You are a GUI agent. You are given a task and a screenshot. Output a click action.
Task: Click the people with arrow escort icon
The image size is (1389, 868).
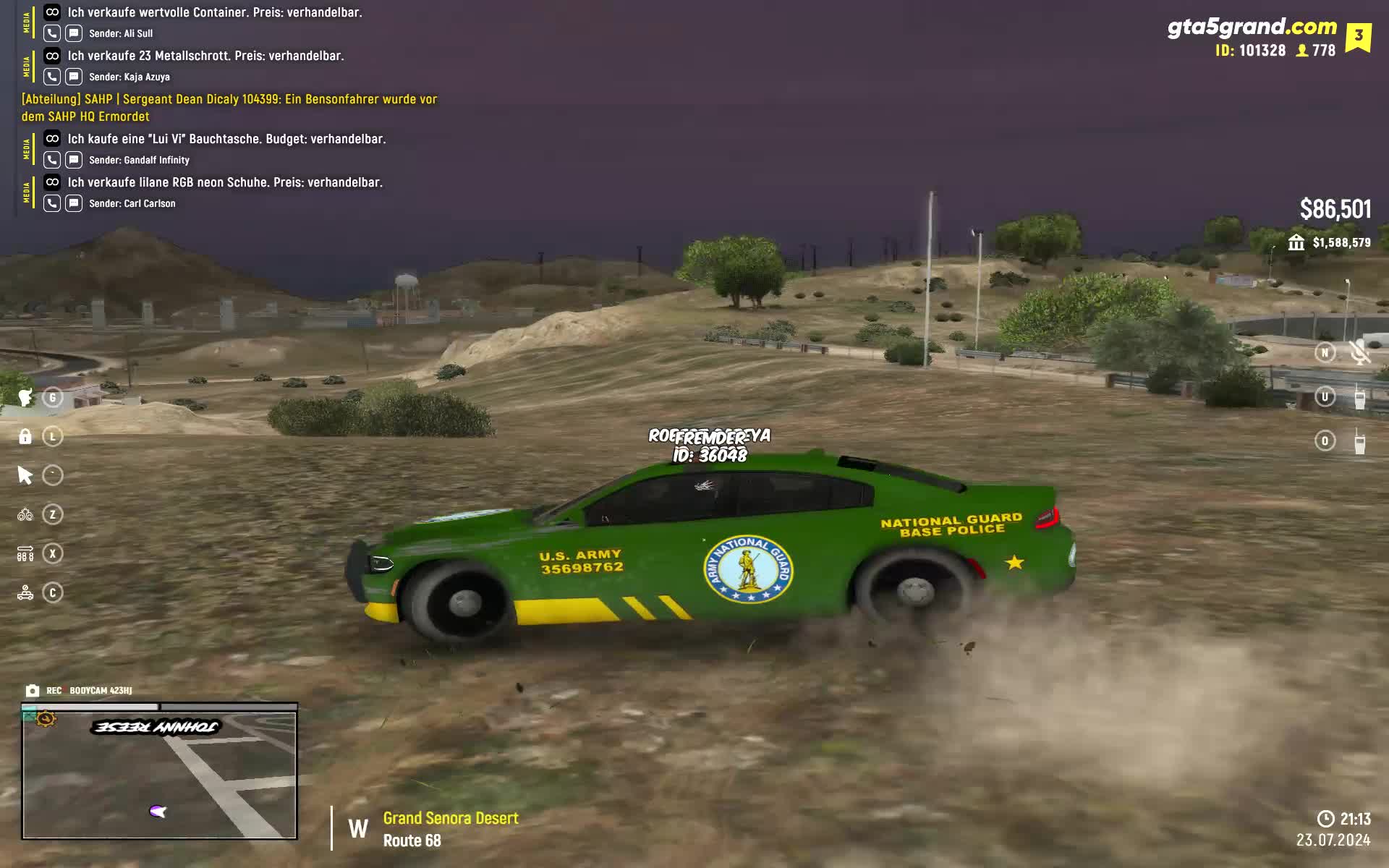[x=25, y=553]
